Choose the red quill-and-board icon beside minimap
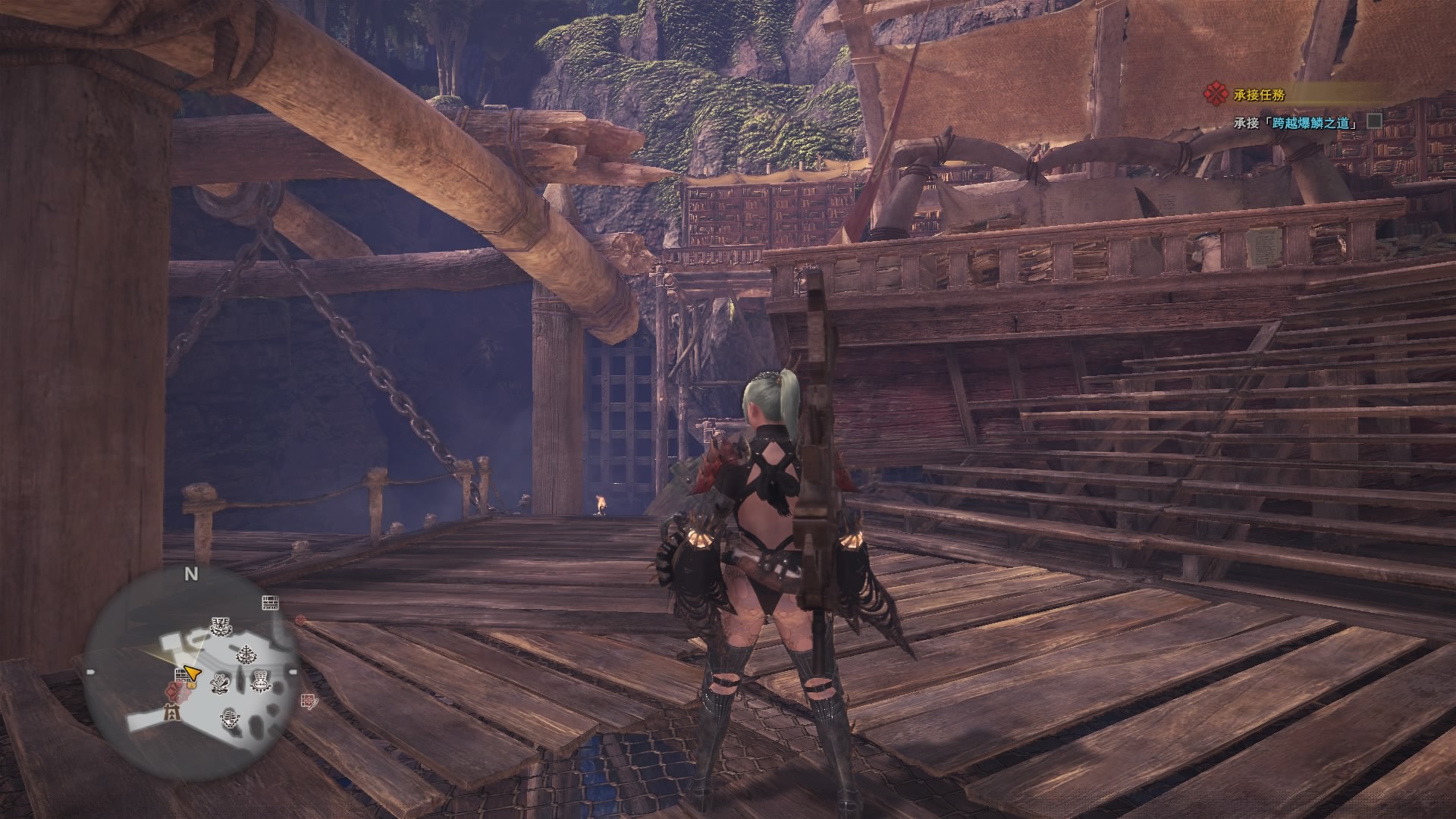 click(x=309, y=701)
